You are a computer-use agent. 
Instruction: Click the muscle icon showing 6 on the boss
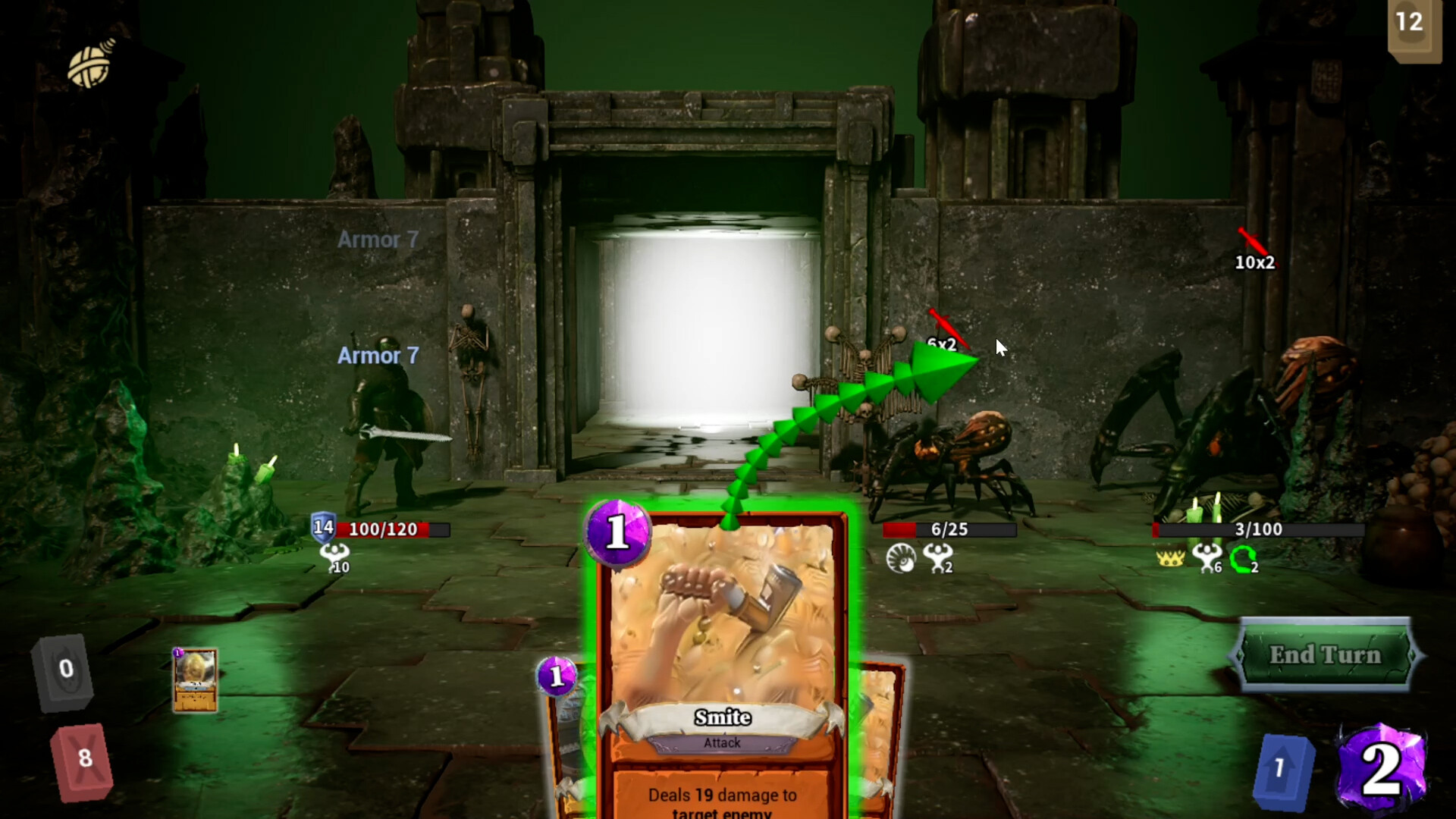(1209, 560)
